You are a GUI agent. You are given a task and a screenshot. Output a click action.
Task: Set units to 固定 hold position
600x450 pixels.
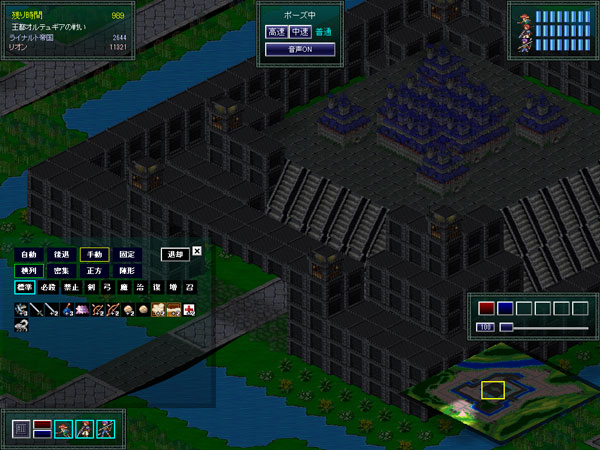(127, 254)
